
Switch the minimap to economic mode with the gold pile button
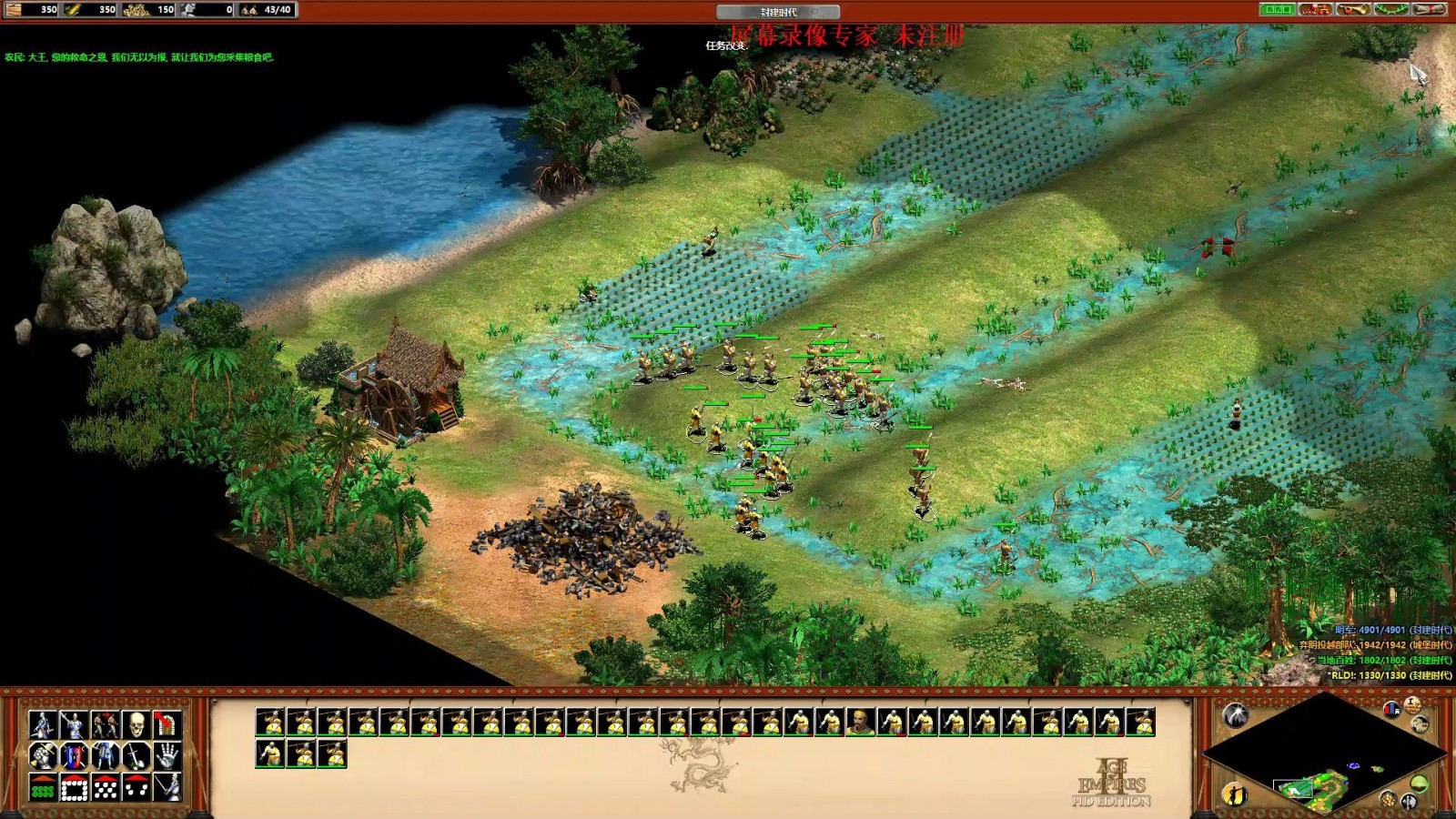tap(1387, 799)
